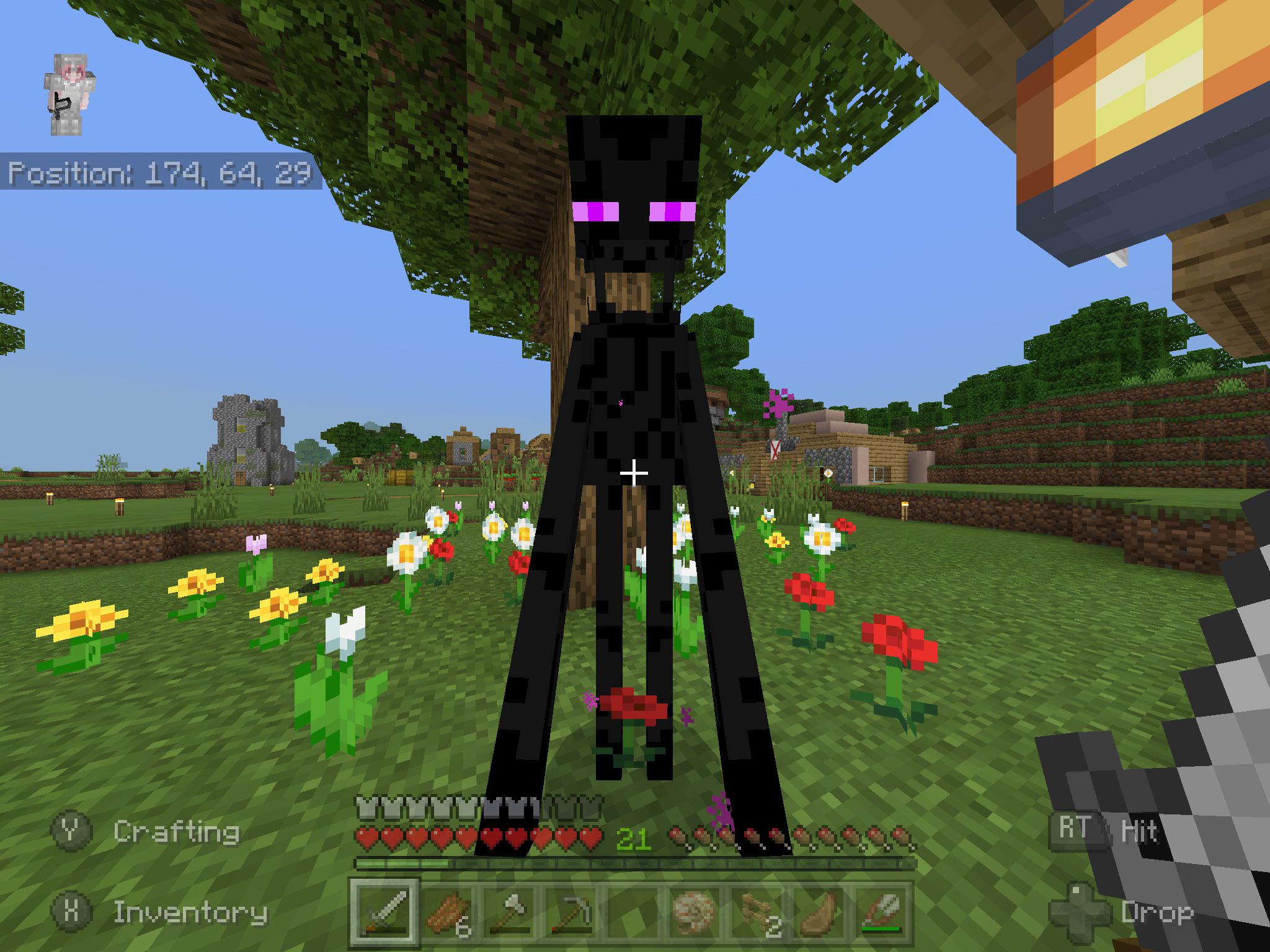Click the crosshair on the Enderman
This screenshot has width=1270, height=952.
(634, 474)
